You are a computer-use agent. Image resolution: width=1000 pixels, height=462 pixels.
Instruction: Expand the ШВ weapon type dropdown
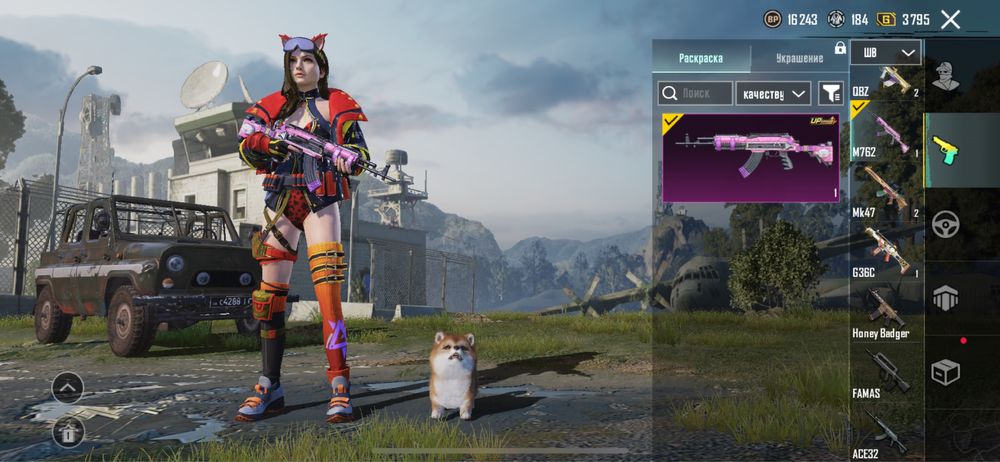pos(886,52)
